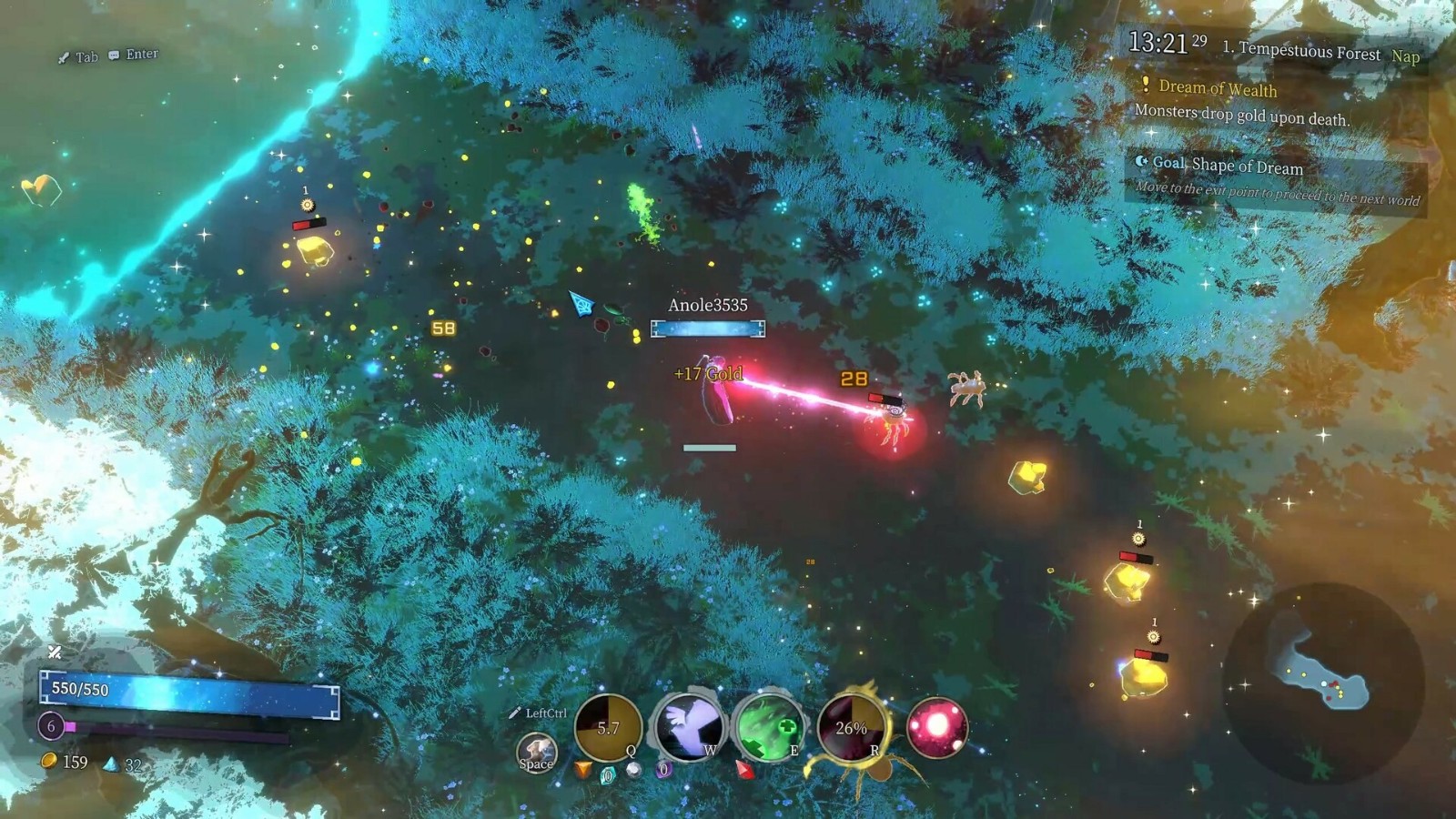The image size is (1456, 819).
Task: Select the red gem under E ability
Action: tap(744, 771)
